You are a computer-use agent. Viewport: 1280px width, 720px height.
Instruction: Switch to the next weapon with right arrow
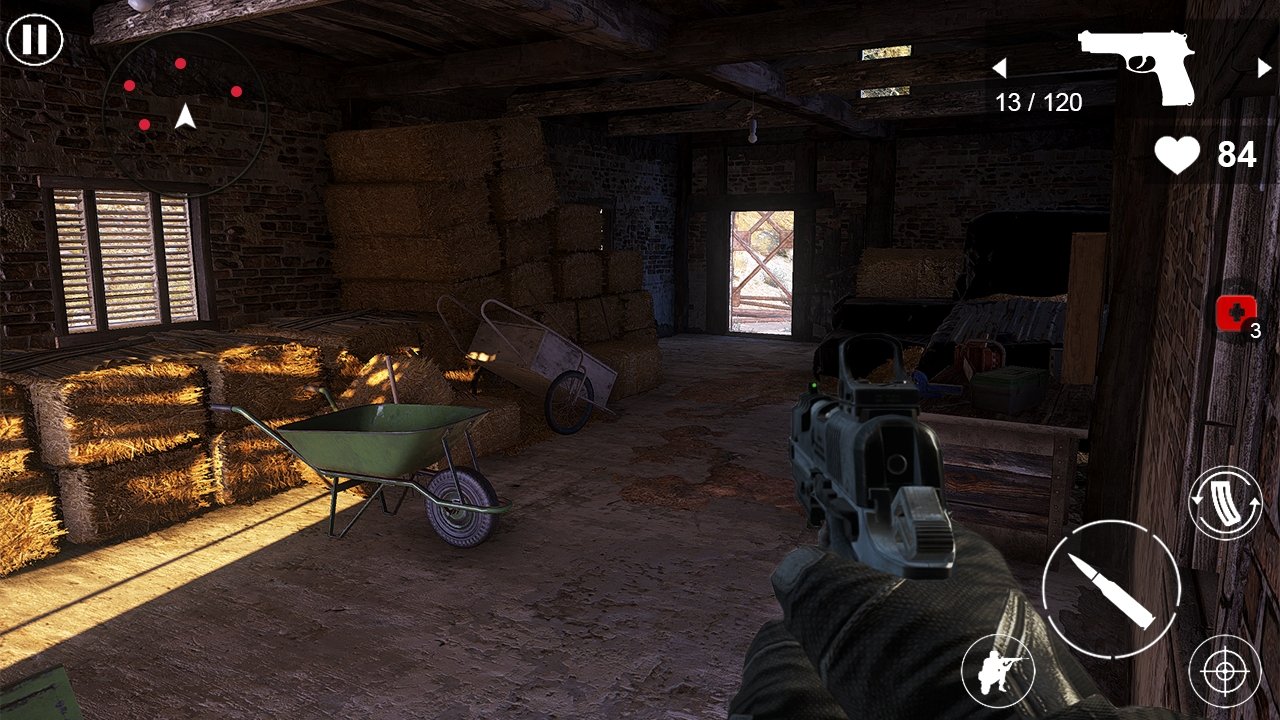click(x=1264, y=68)
